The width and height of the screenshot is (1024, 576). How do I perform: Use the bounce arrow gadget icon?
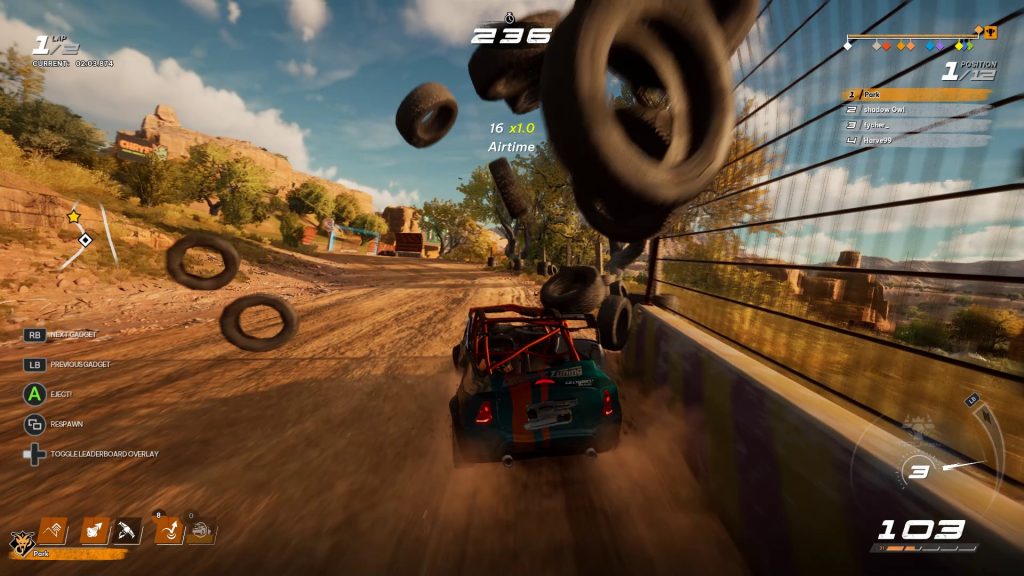pos(168,530)
